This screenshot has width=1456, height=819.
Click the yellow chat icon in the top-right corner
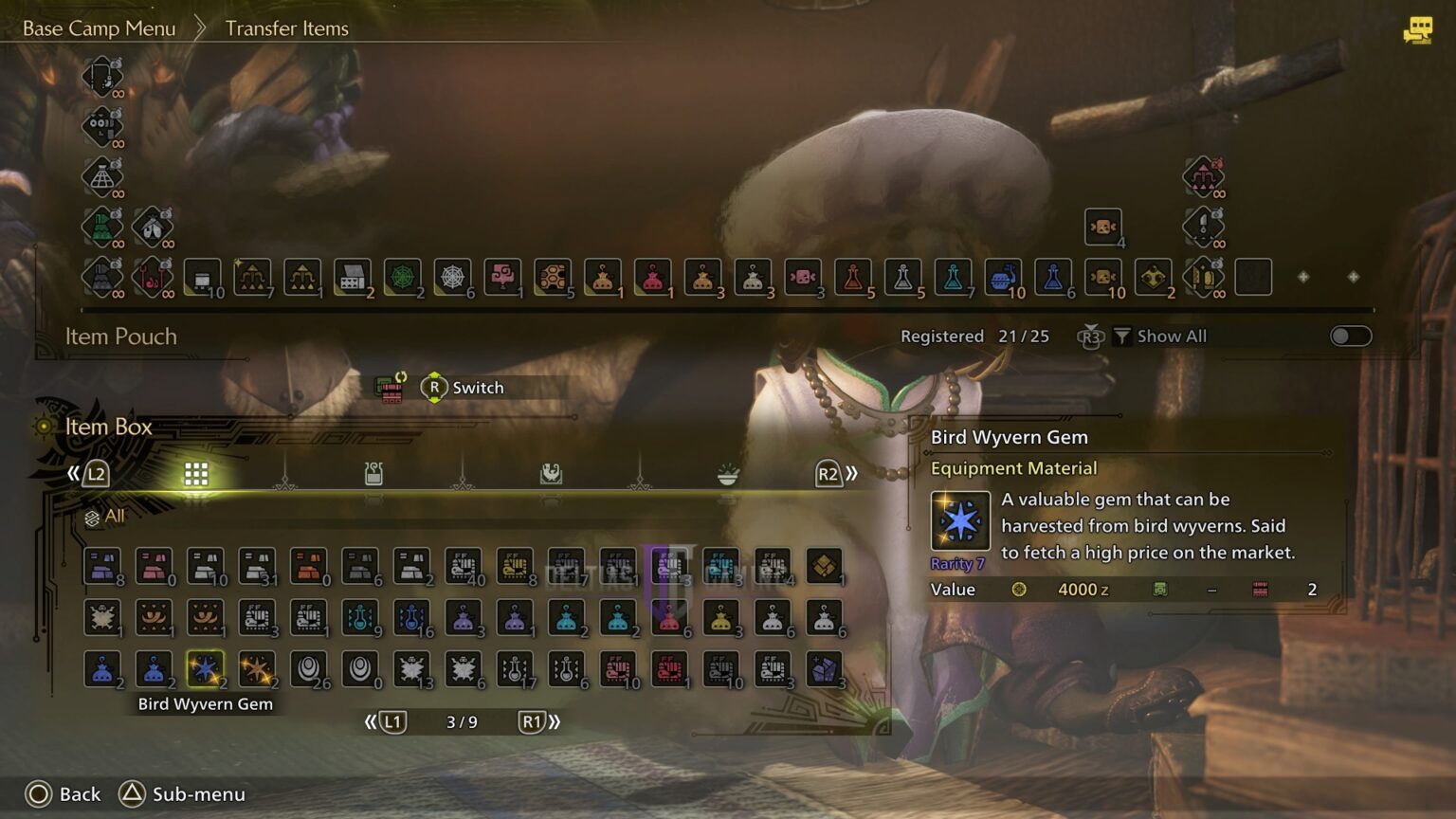(x=1416, y=30)
